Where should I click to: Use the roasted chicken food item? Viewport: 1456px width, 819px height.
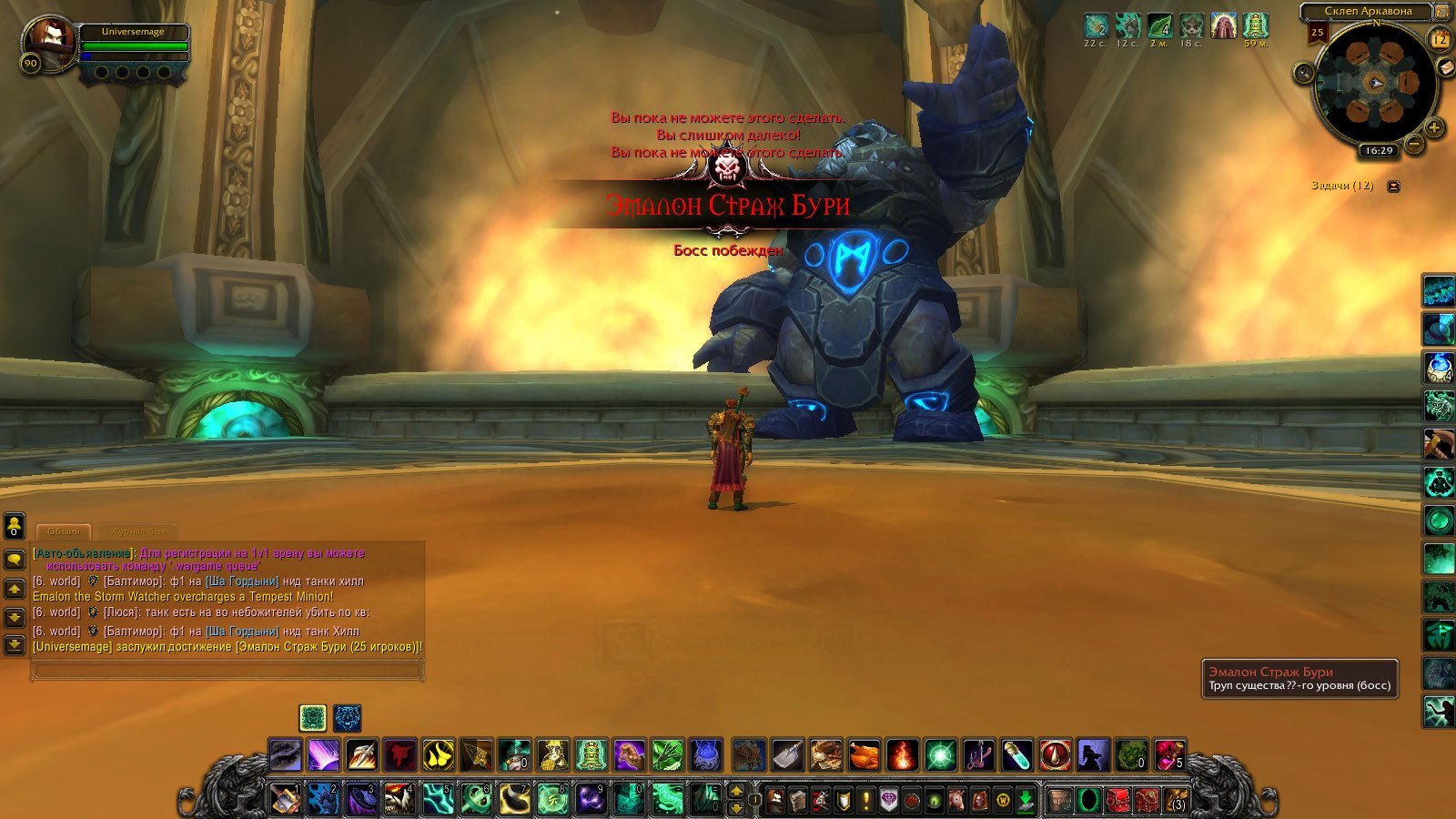coord(864,755)
